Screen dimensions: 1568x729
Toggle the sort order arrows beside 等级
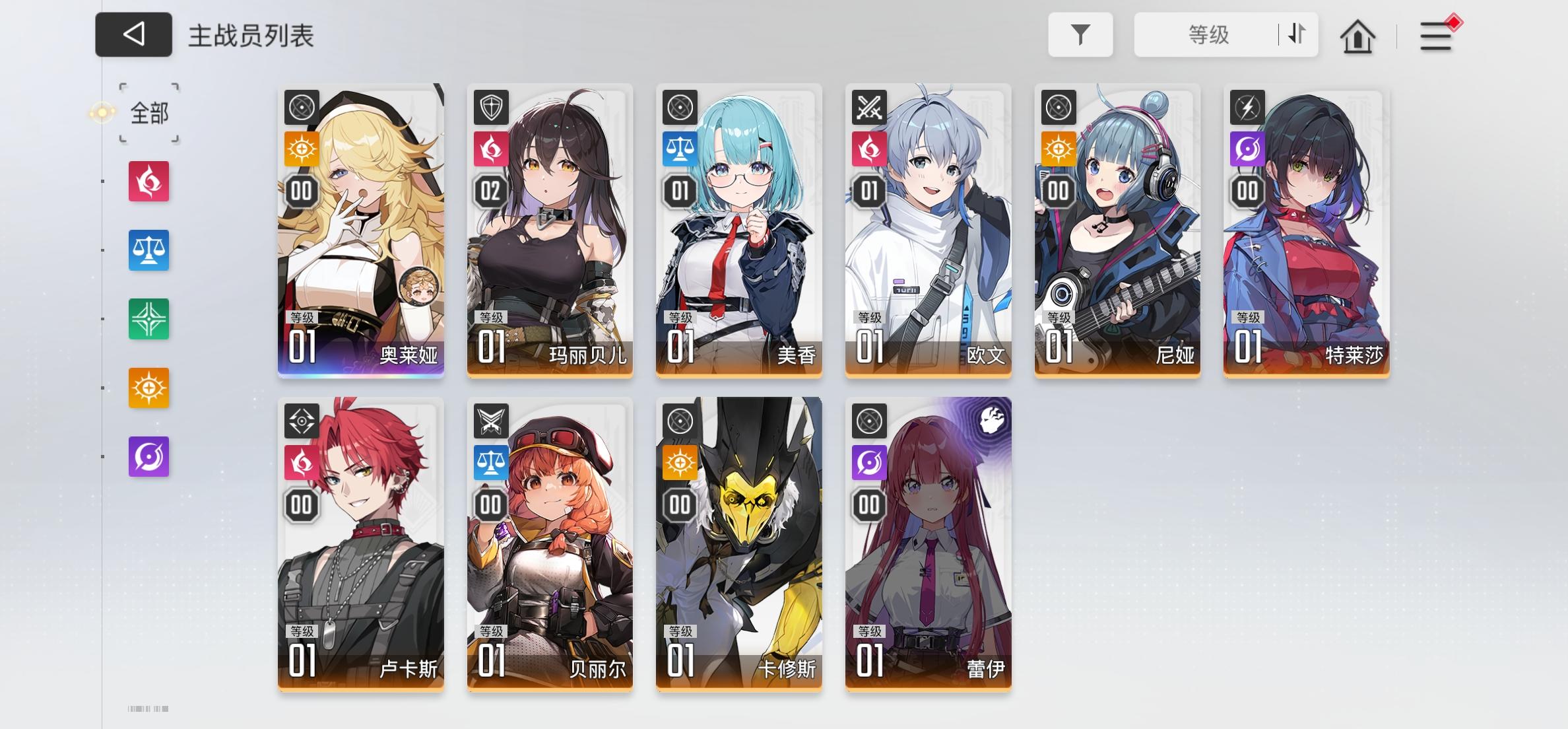(1294, 34)
